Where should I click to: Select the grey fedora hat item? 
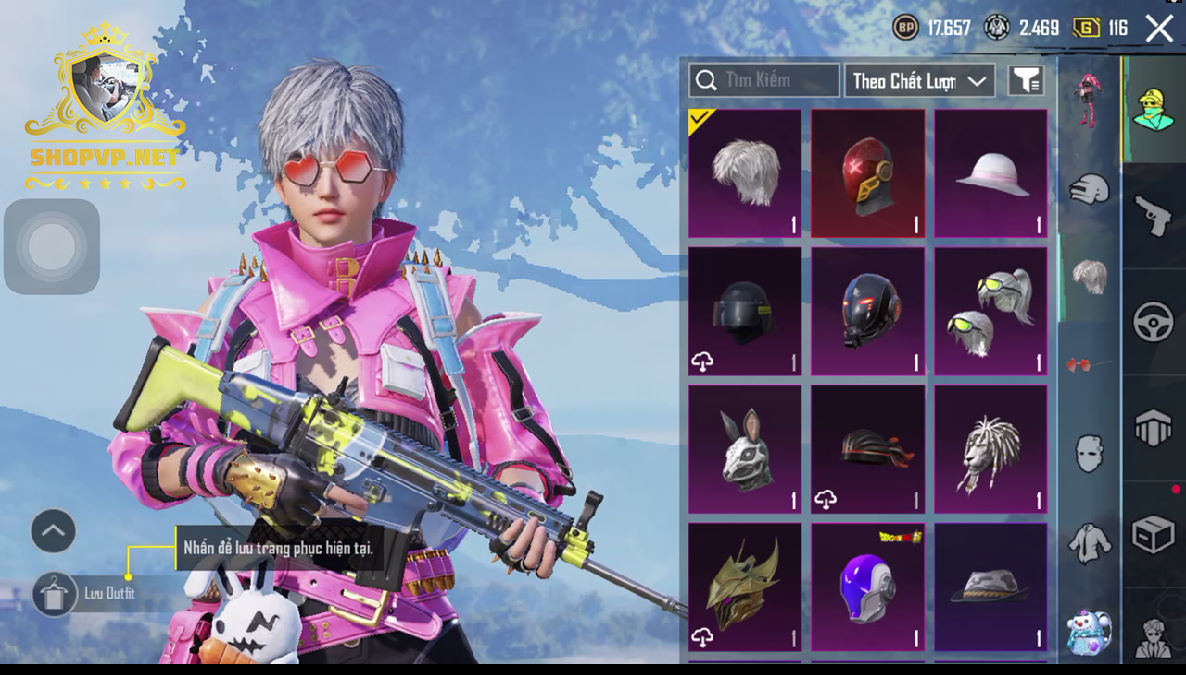click(x=991, y=586)
